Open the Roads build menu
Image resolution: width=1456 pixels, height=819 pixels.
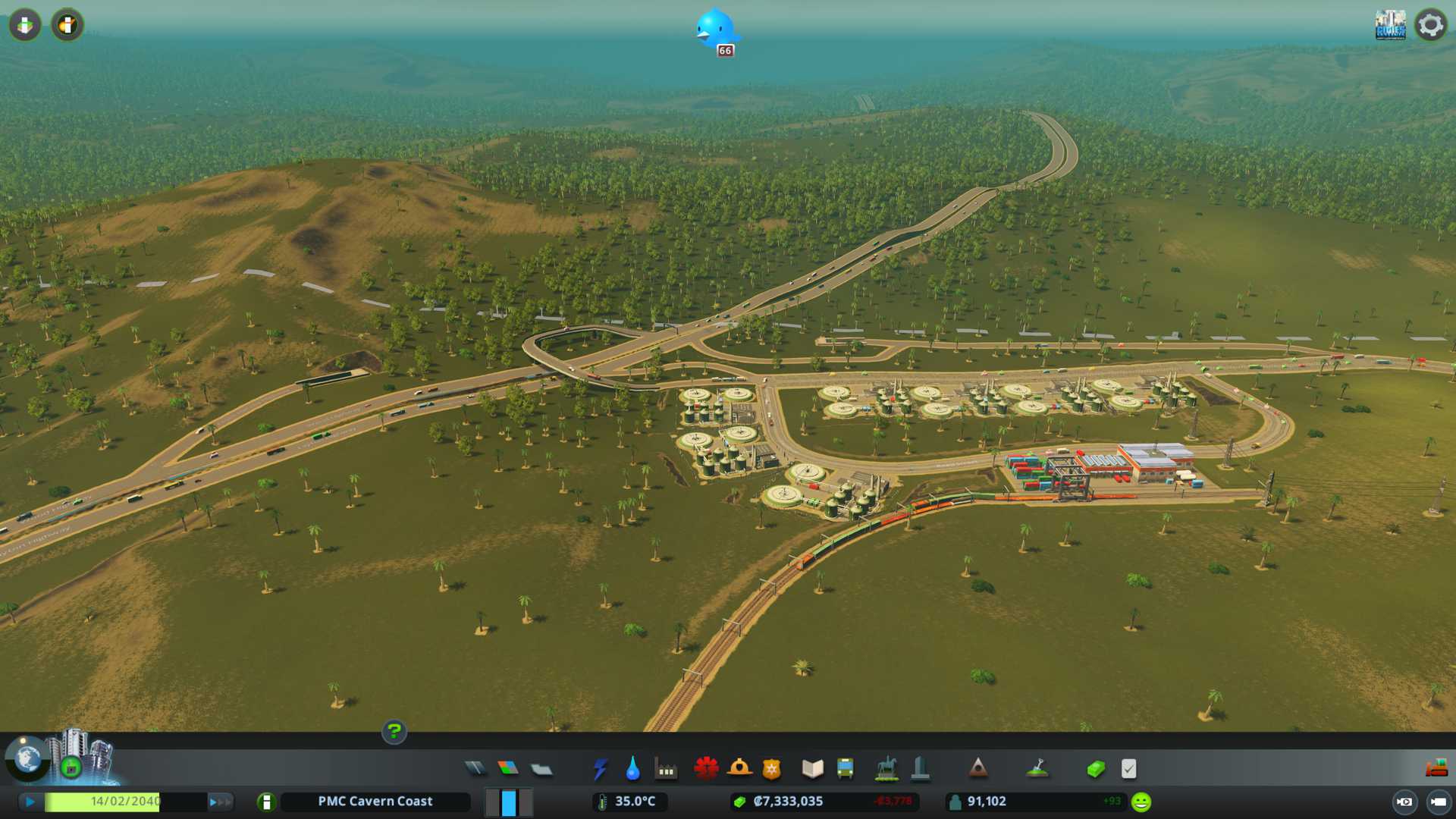[475, 769]
